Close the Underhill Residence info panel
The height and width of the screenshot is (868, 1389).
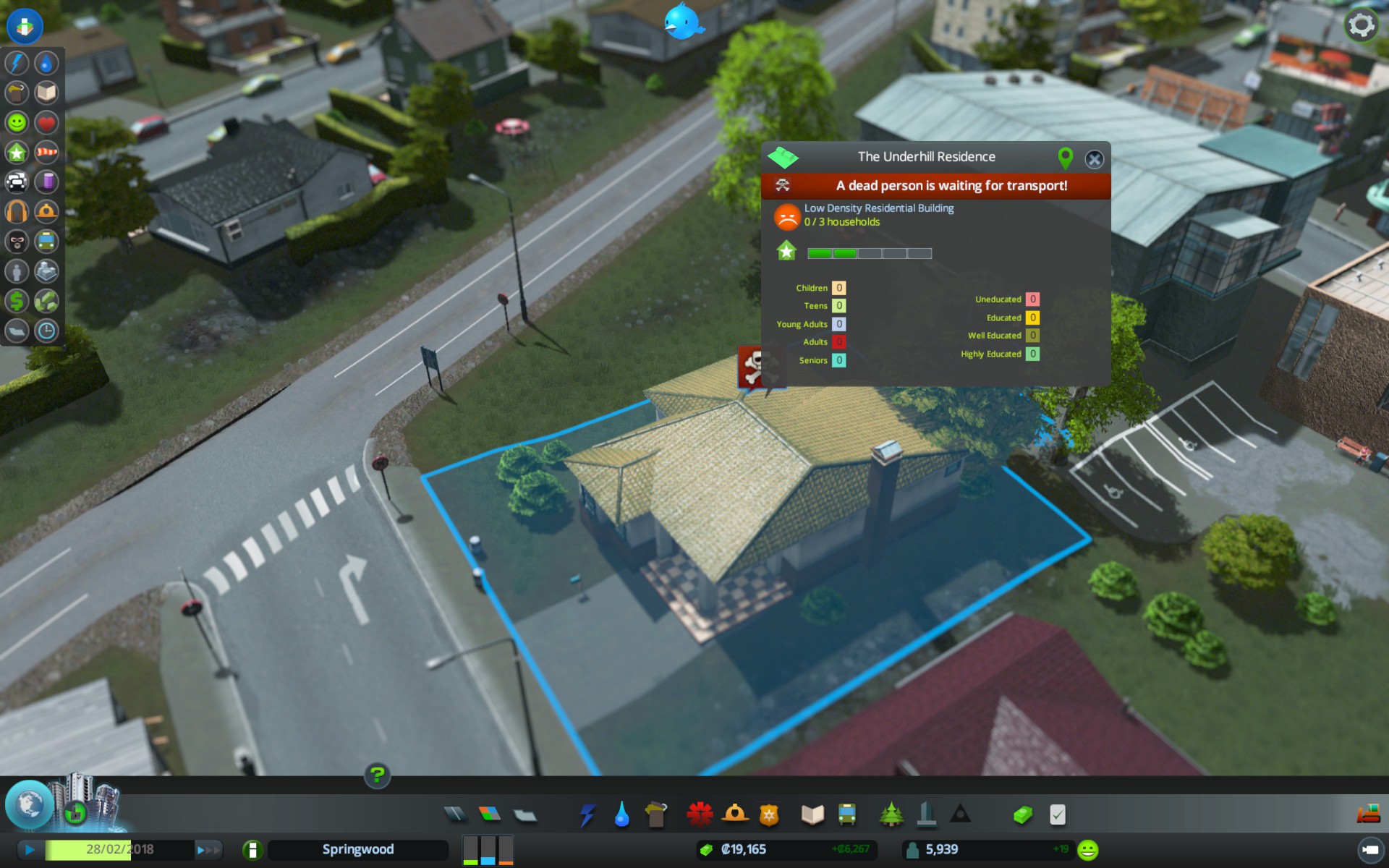pos(1094,159)
